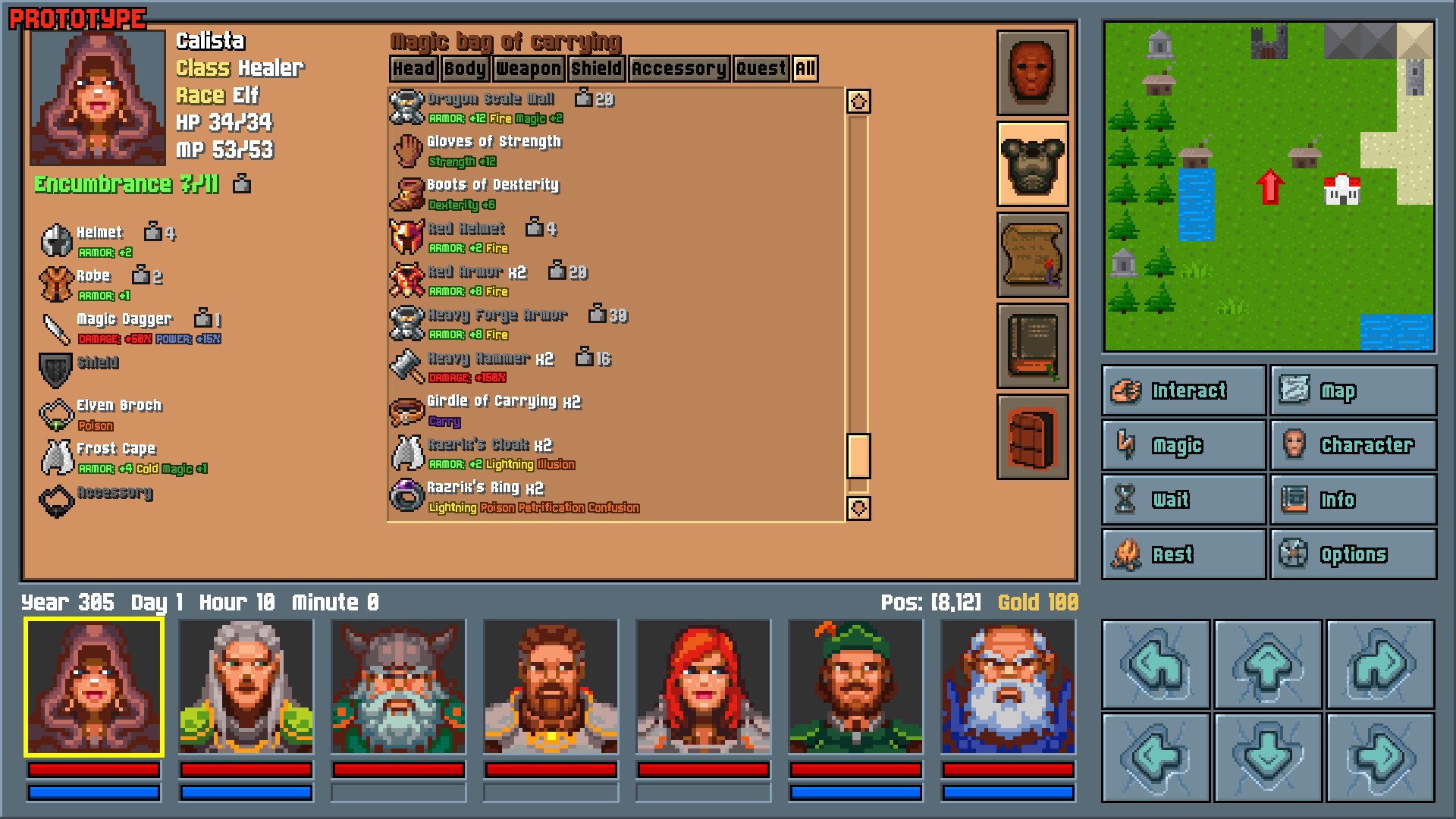Switch to the Weapon filter tab

pyautogui.click(x=529, y=68)
